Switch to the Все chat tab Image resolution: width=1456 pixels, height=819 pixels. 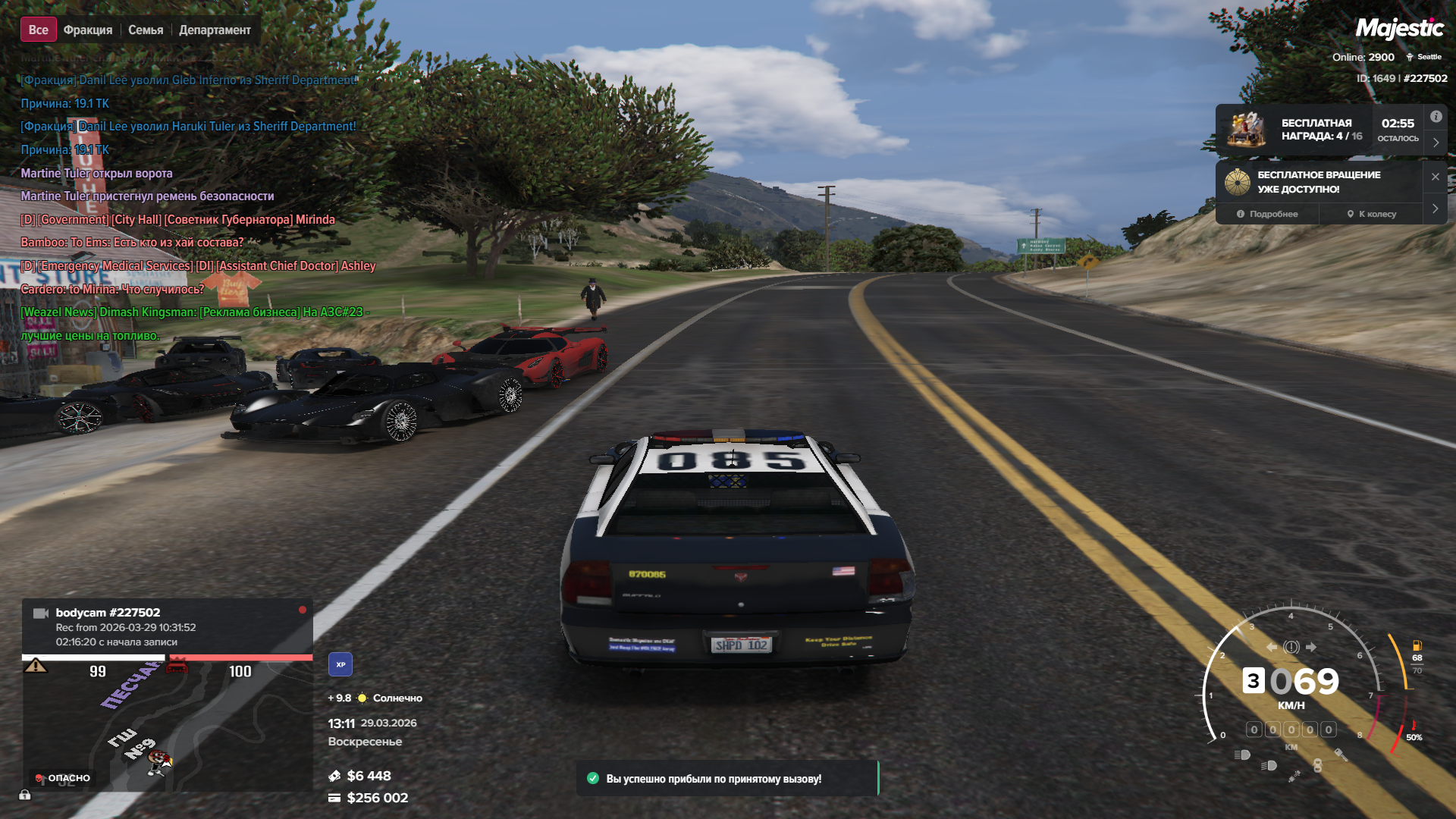tap(38, 30)
